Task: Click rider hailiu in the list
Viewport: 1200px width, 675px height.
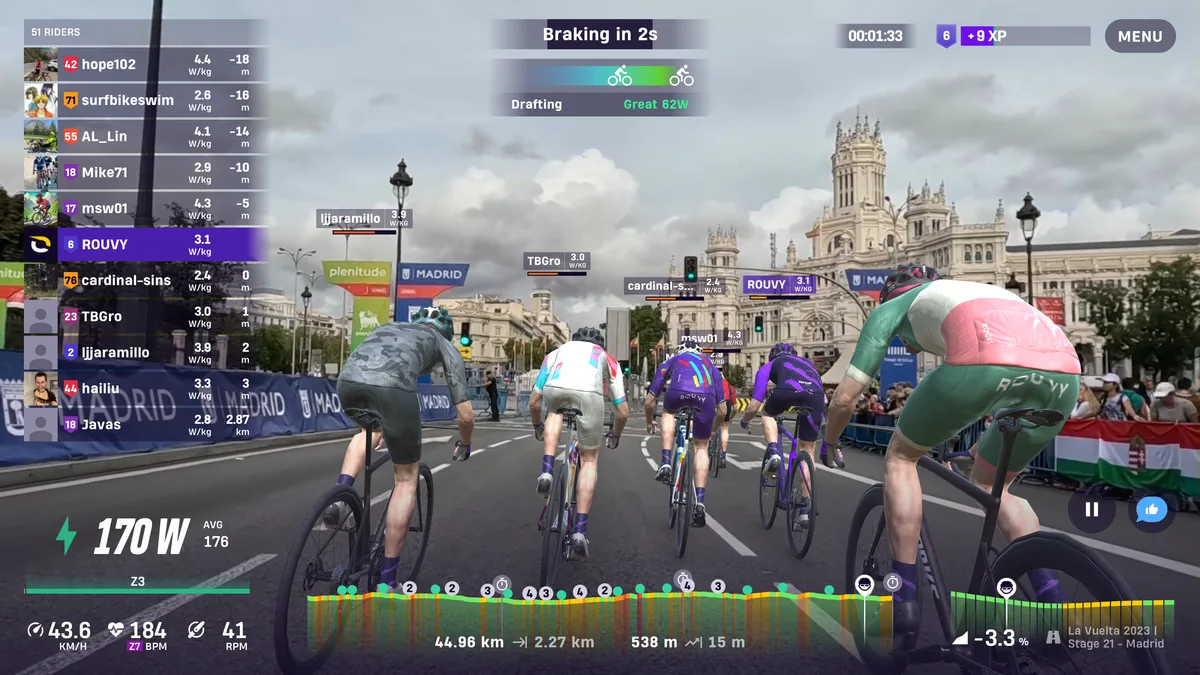Action: click(145, 389)
